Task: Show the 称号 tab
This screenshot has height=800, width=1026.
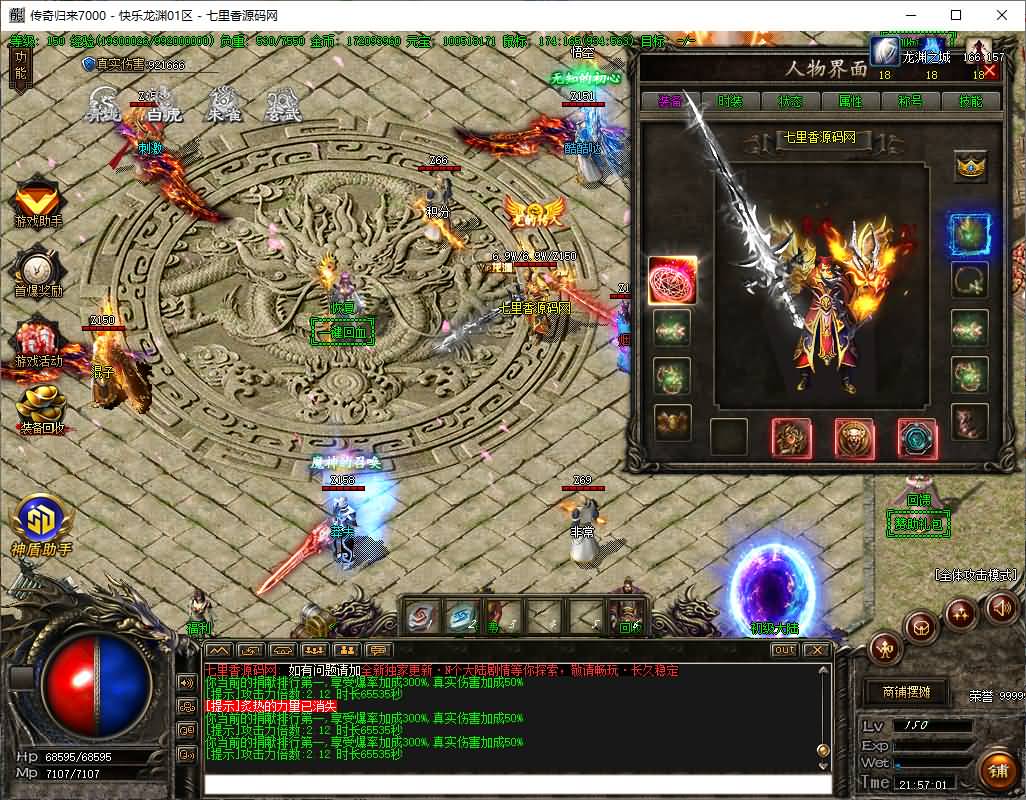Action: 910,101
